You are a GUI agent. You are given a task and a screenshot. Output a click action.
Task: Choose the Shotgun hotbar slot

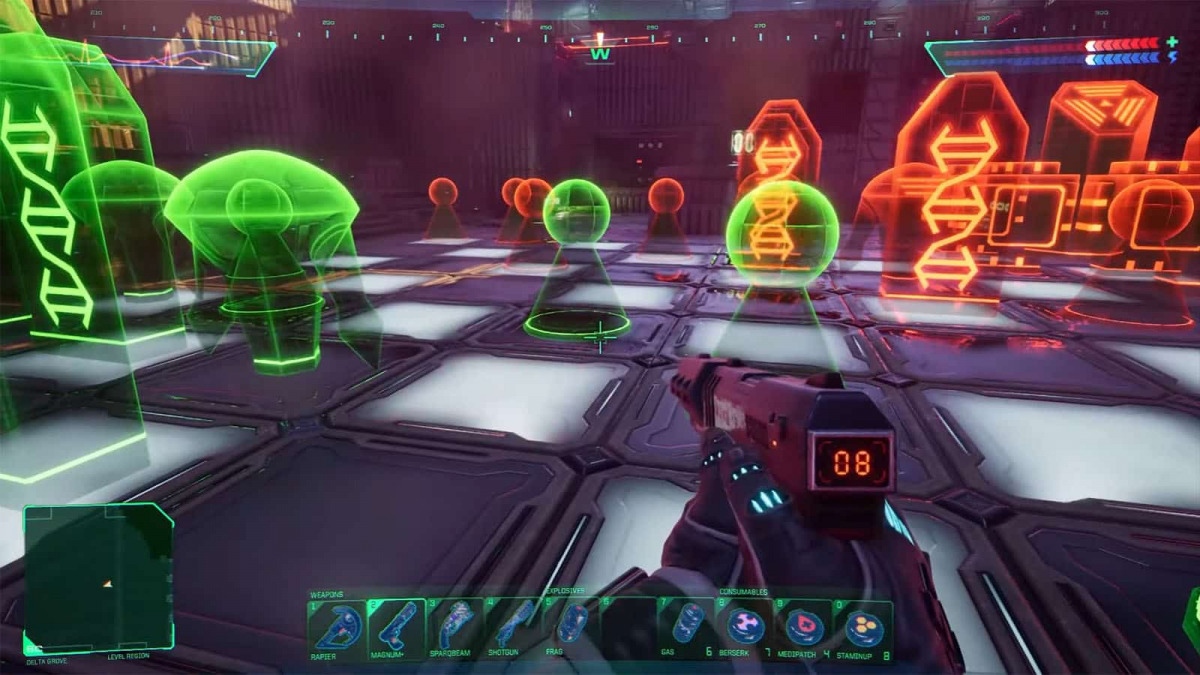tap(513, 626)
